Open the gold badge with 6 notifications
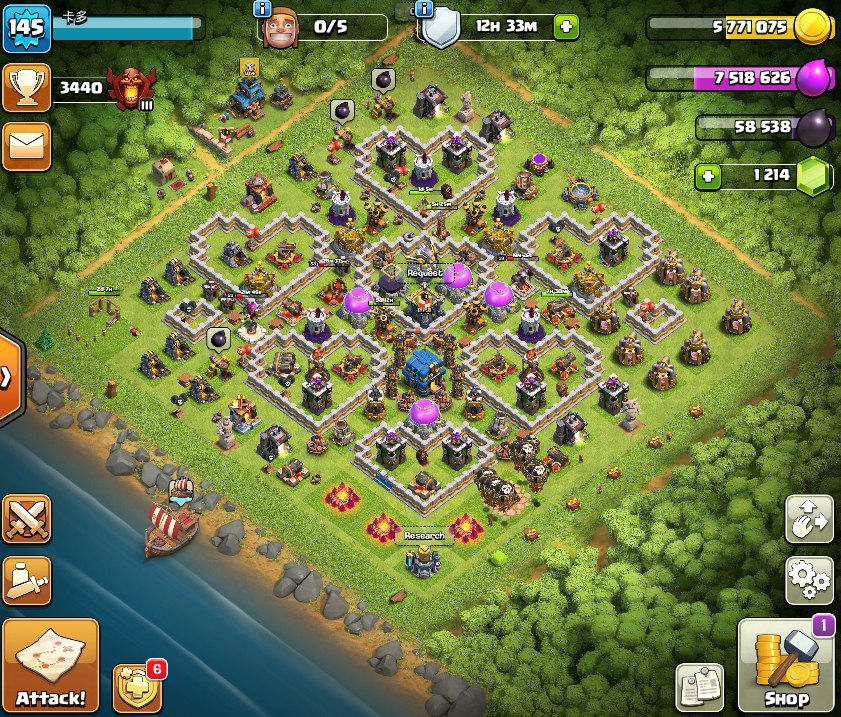 (x=137, y=686)
